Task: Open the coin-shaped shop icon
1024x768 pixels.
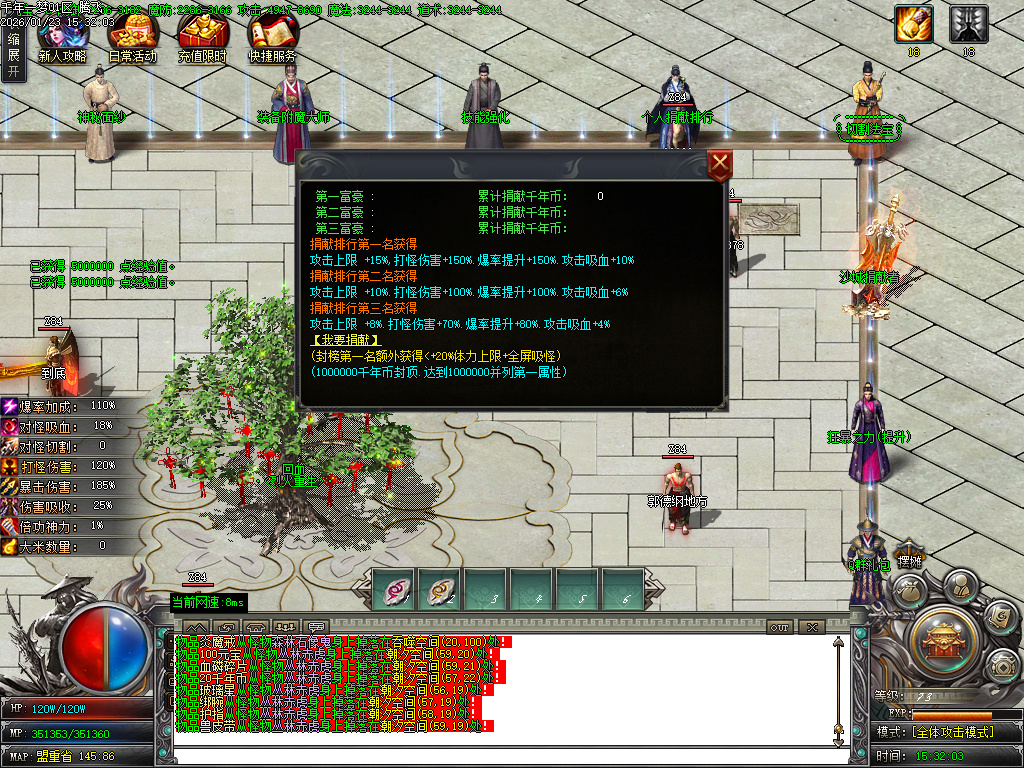Action: point(1001,665)
